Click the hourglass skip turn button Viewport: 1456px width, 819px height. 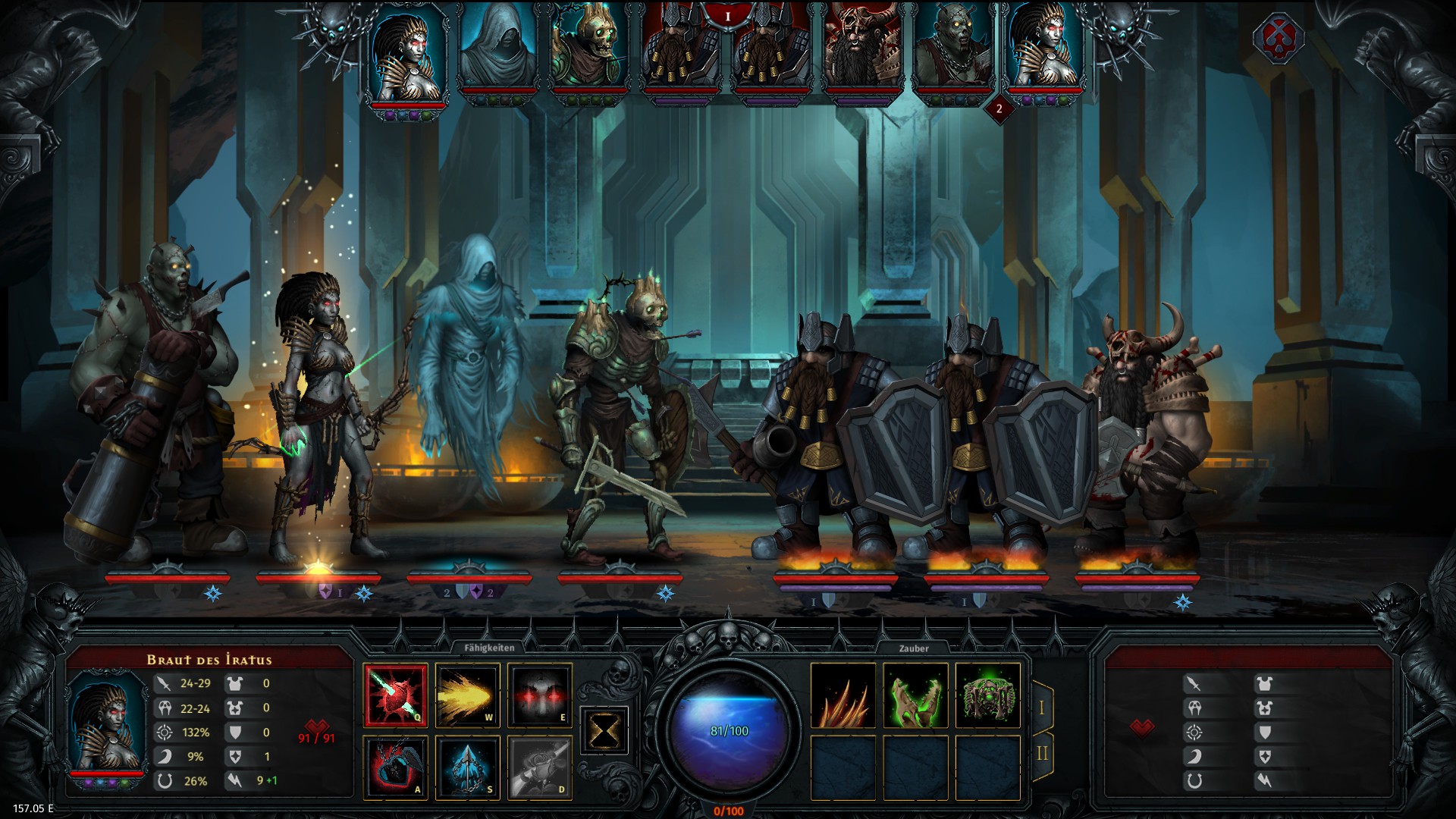tap(604, 731)
